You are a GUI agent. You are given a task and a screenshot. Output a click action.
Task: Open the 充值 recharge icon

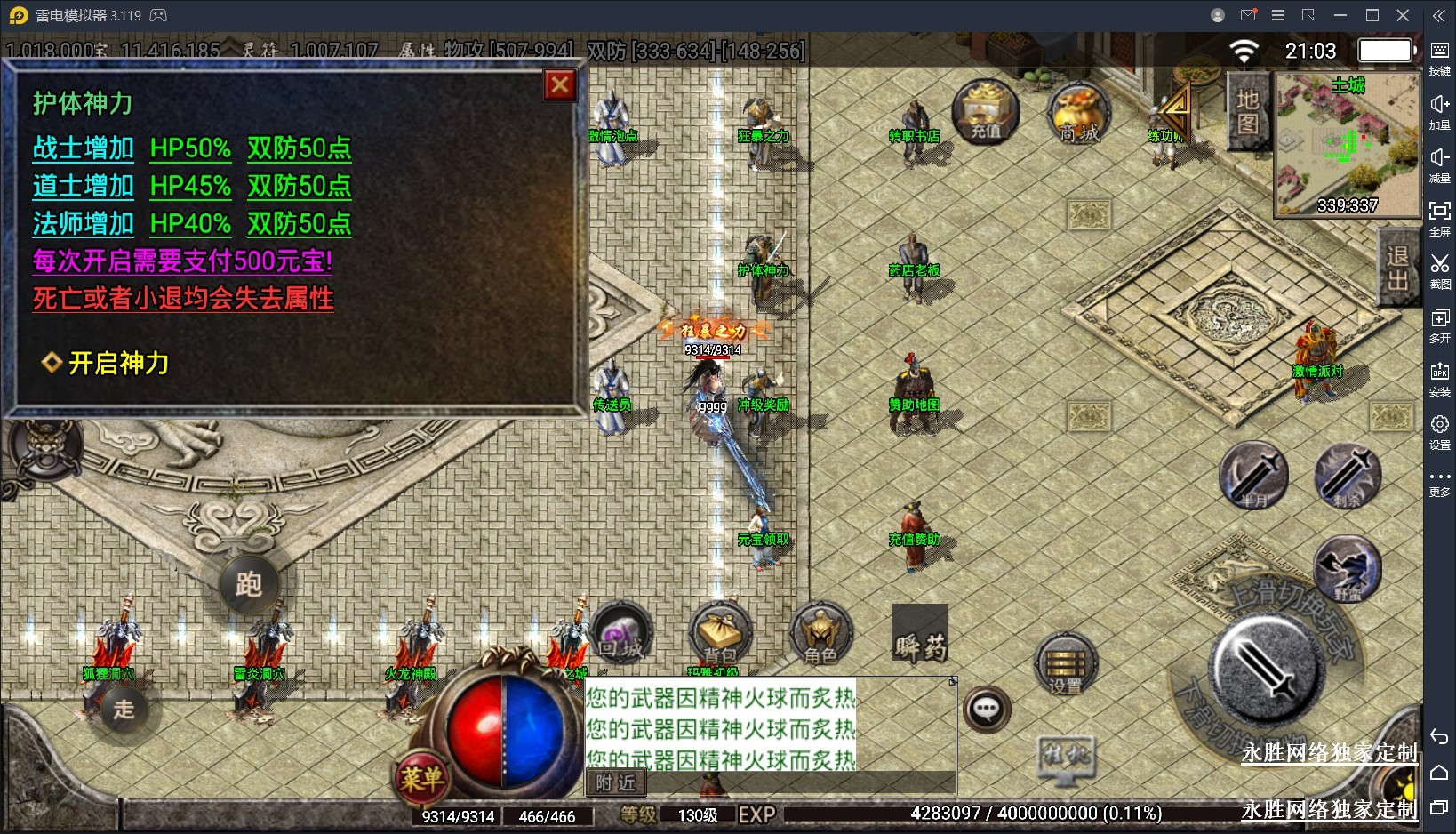coord(985,111)
